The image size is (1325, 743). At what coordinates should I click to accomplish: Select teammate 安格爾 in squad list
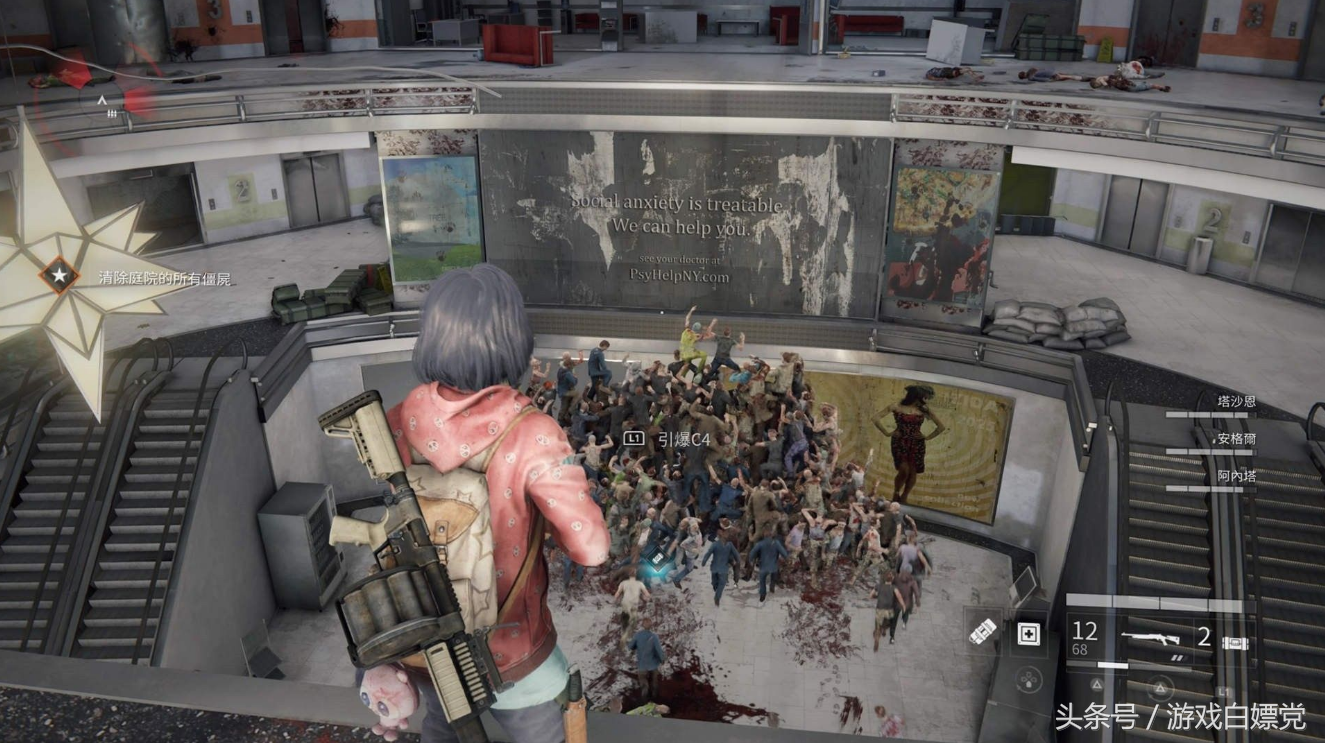(1235, 438)
